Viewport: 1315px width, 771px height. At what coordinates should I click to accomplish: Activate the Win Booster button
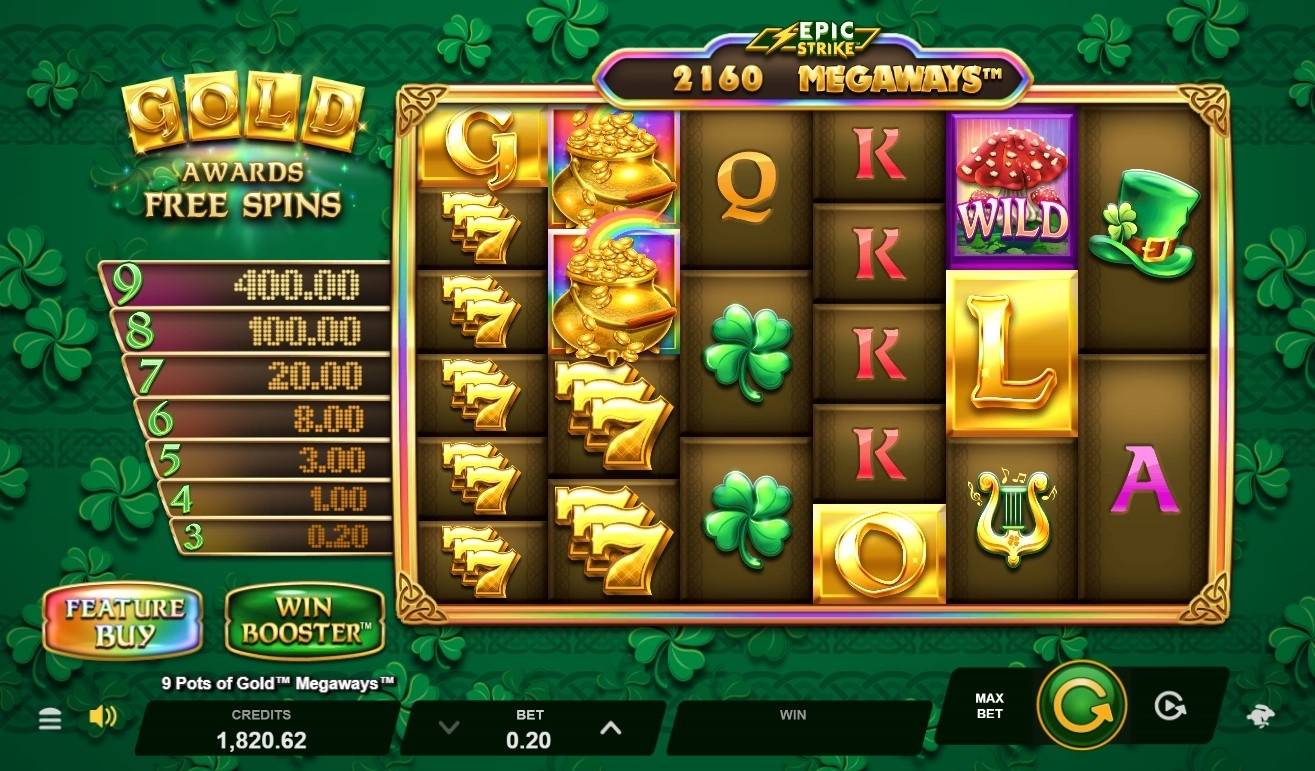pyautogui.click(x=304, y=621)
